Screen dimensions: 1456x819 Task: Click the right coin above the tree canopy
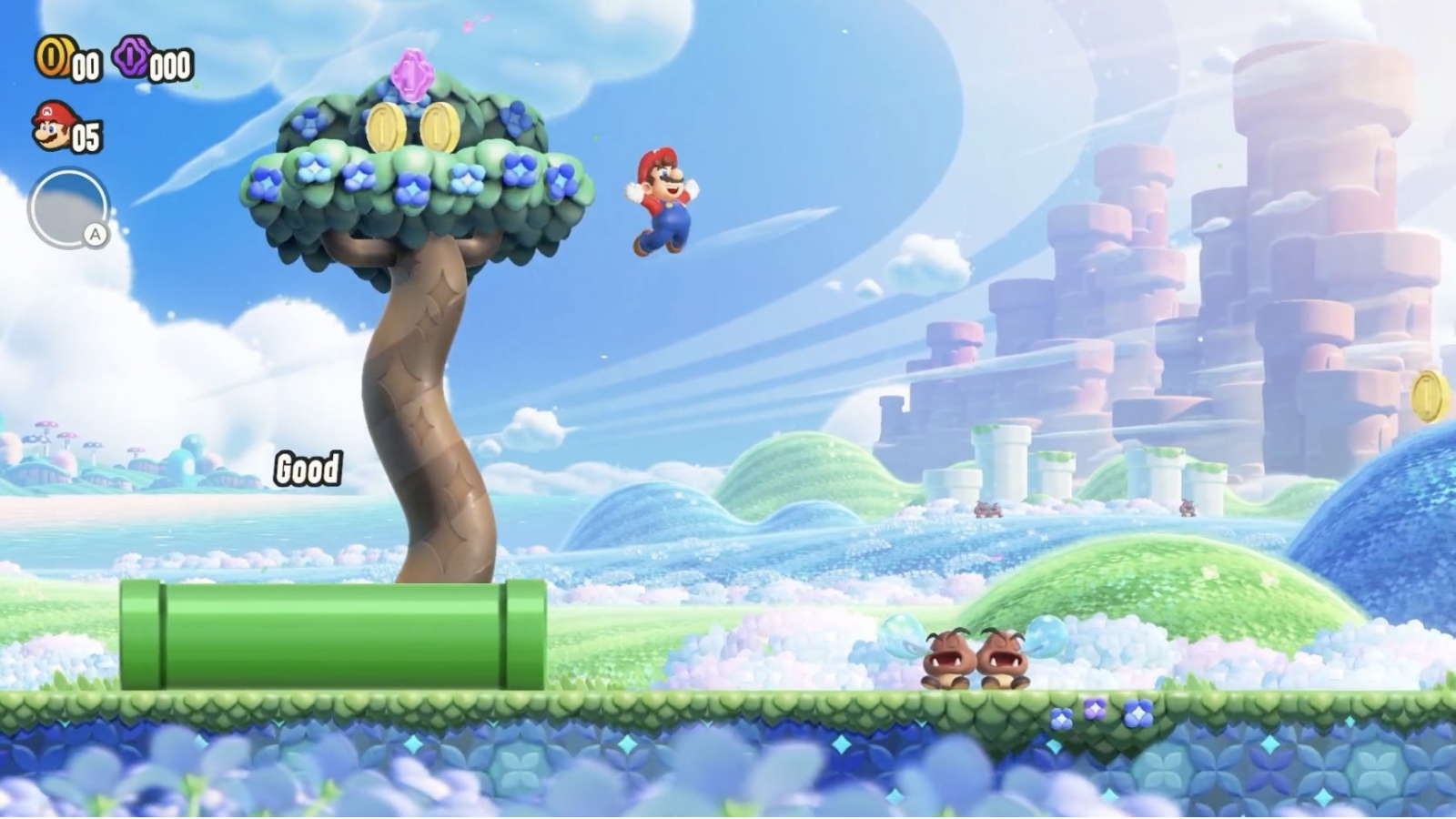443,126
